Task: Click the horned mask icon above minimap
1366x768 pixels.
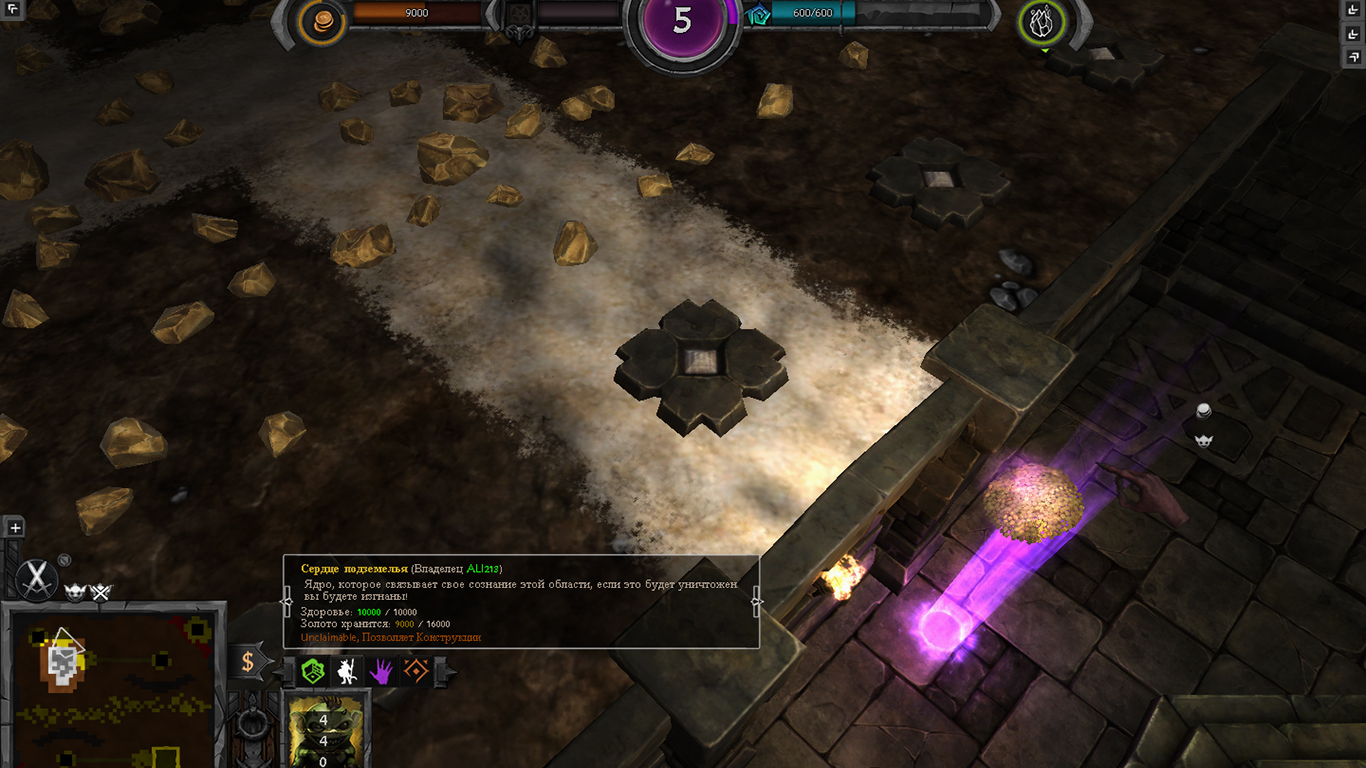Action: coord(75,592)
